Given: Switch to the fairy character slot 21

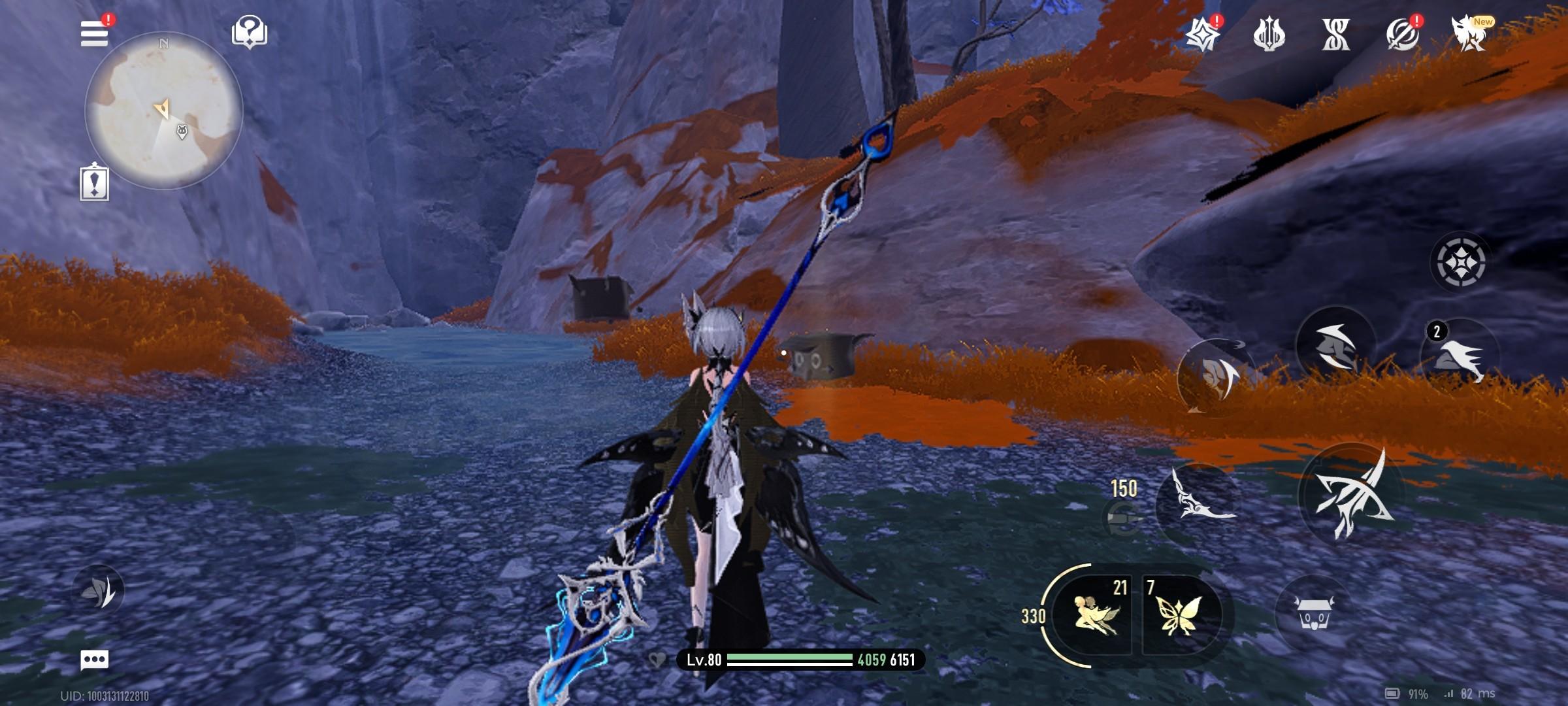Looking at the screenshot, I should pos(1097,616).
